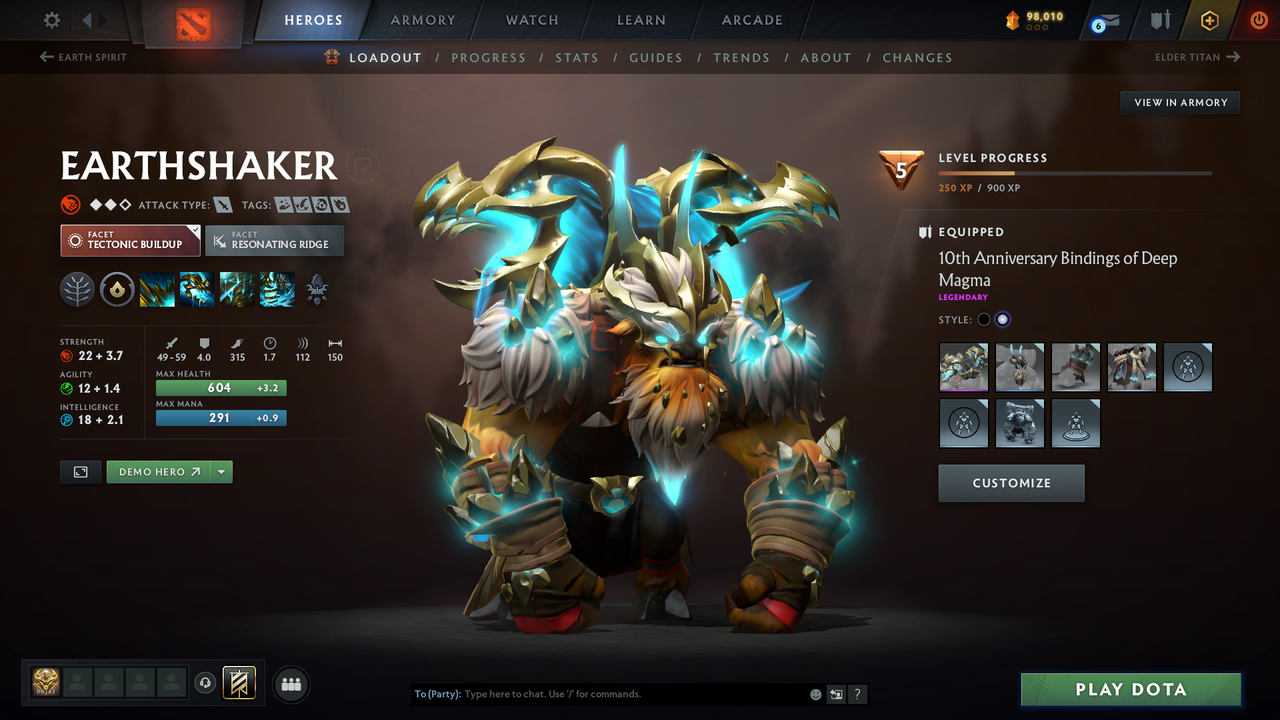The height and width of the screenshot is (720, 1280).
Task: Open the STATS section of the hero page
Action: pos(577,57)
